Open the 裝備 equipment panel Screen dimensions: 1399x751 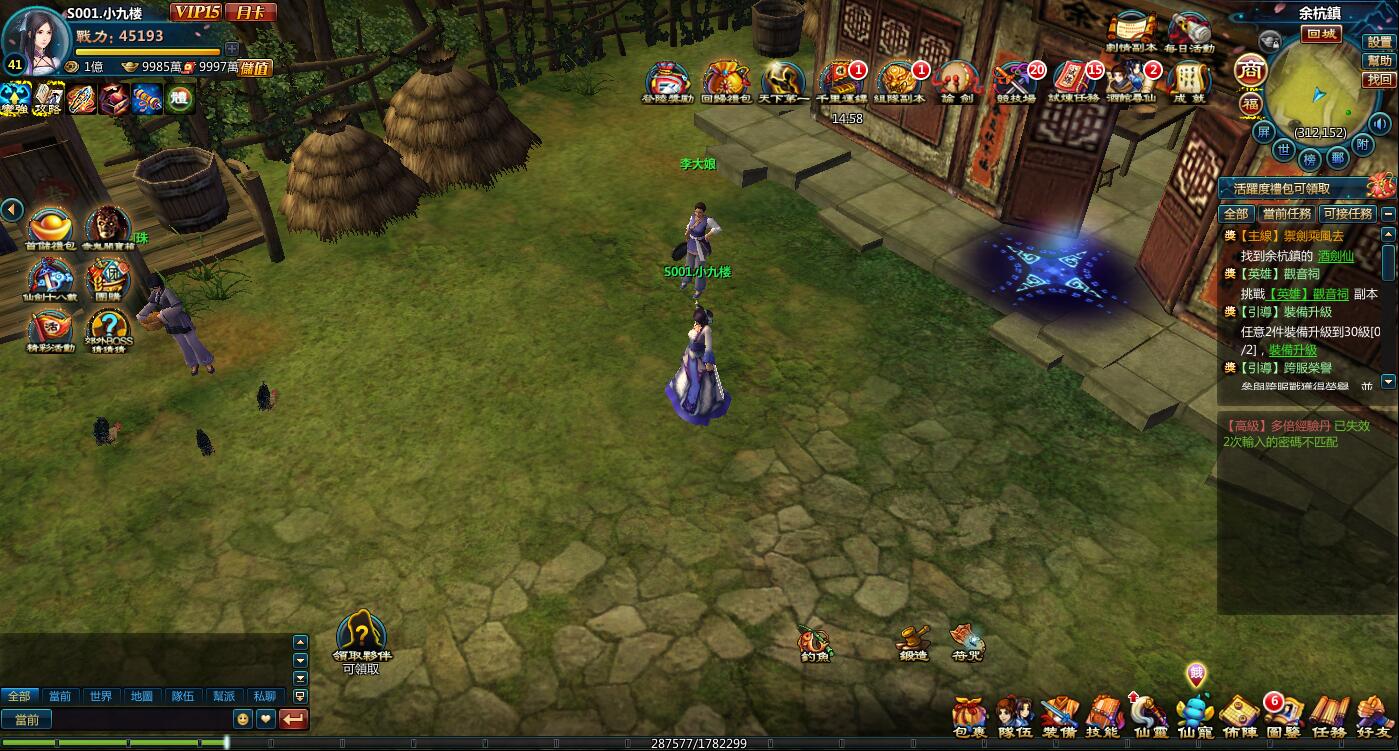pyautogui.click(x=1059, y=717)
